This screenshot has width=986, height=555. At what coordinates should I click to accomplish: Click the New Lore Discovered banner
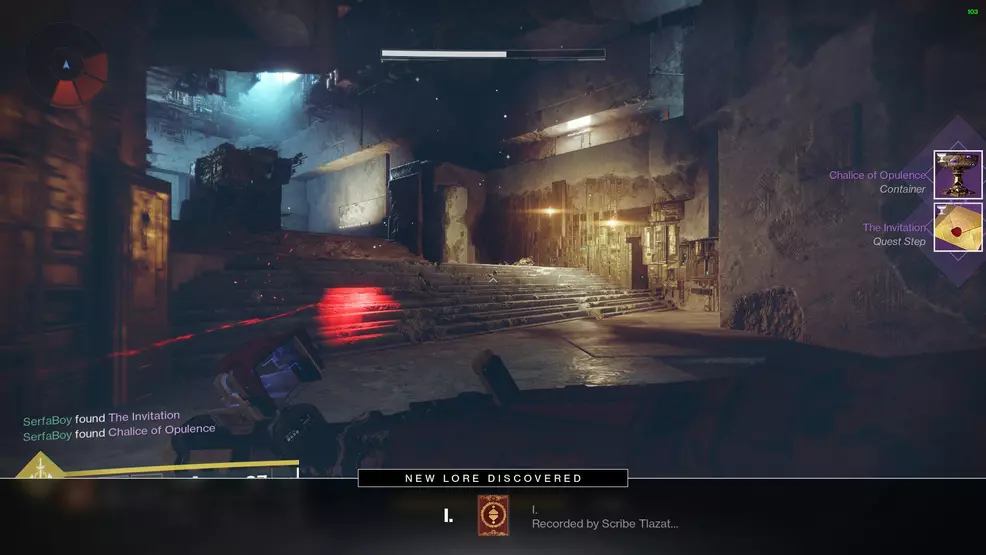[493, 478]
